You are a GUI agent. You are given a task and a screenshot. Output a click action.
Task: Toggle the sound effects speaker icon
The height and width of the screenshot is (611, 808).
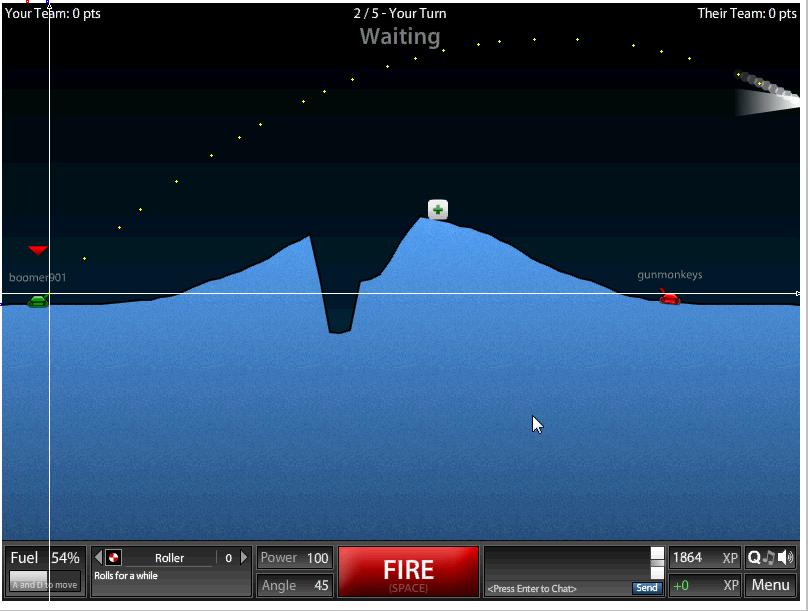coord(786,558)
